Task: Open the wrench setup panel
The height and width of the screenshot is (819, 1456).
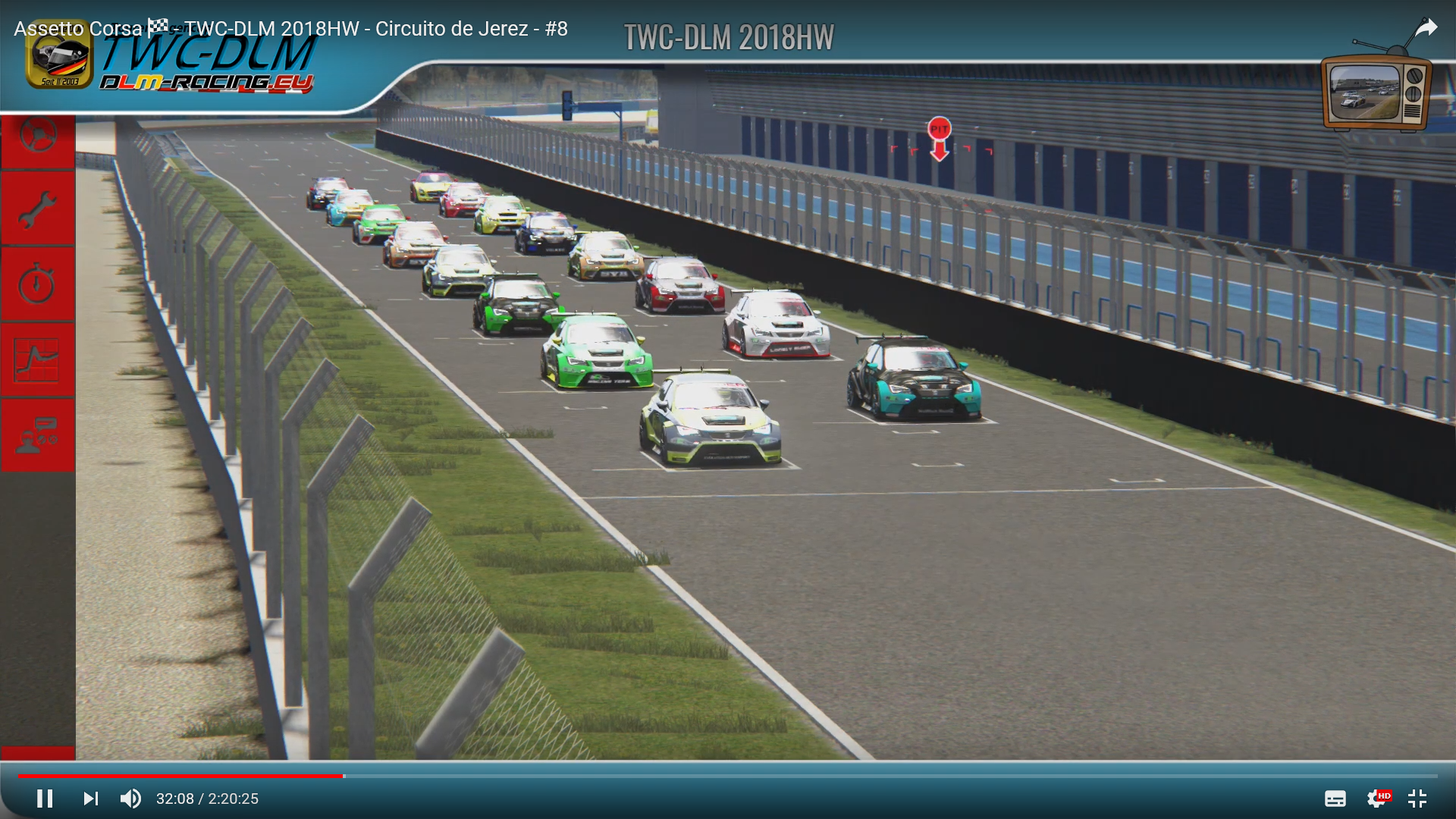Action: pyautogui.click(x=37, y=209)
